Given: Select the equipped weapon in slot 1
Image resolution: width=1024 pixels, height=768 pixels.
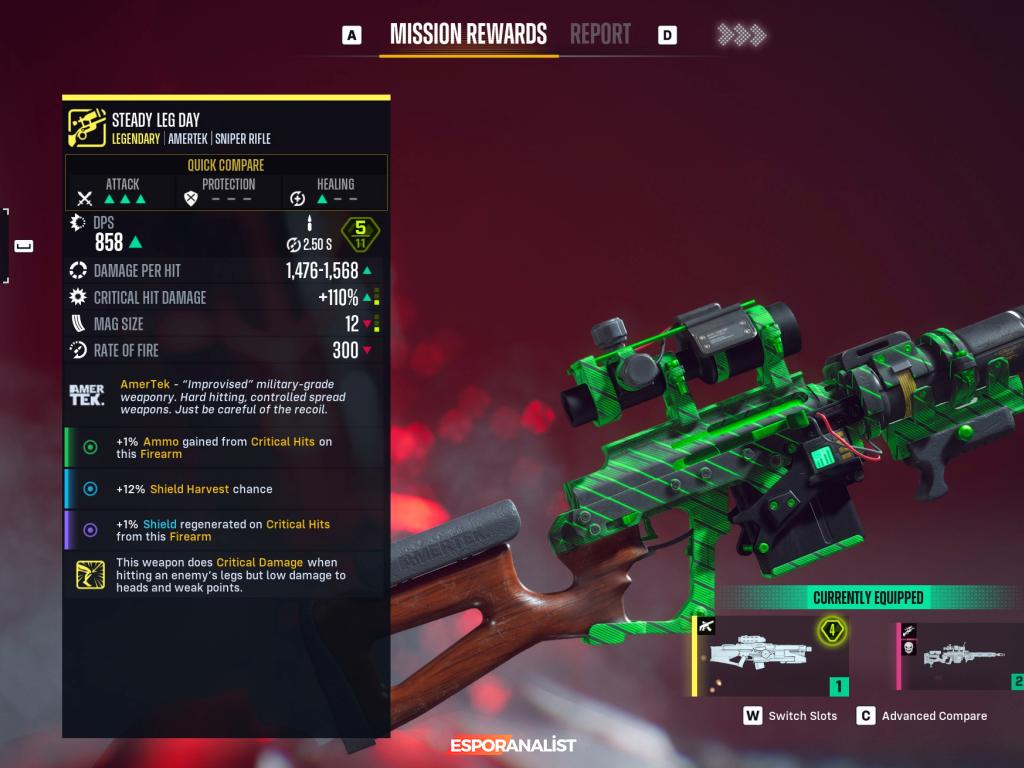Looking at the screenshot, I should coord(771,656).
